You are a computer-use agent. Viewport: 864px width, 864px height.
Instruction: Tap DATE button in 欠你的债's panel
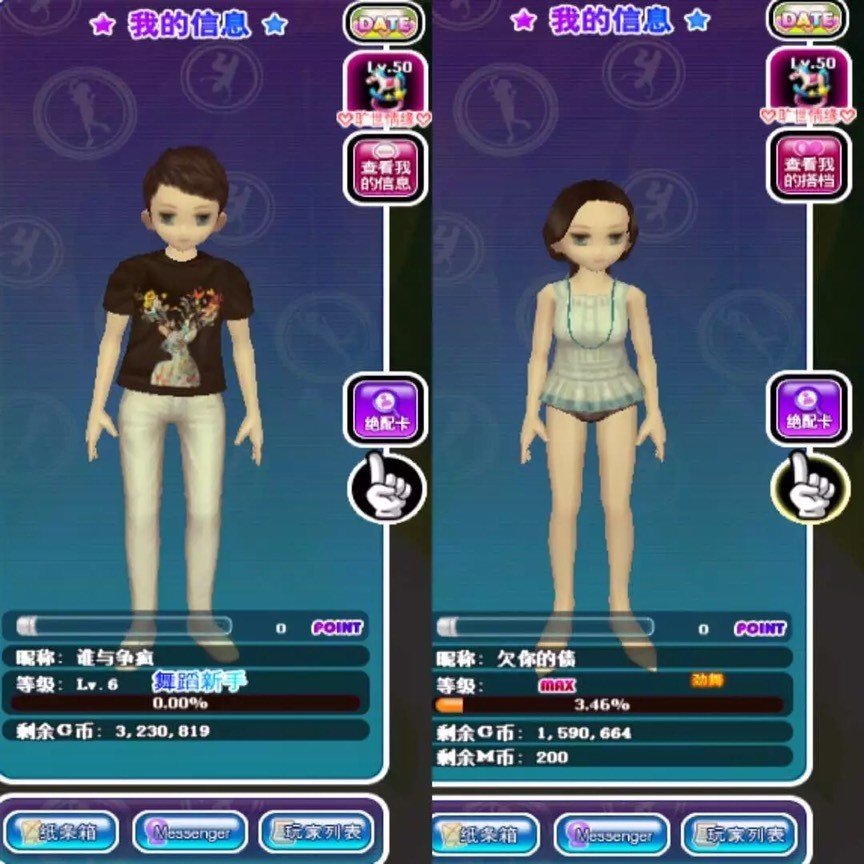pyautogui.click(x=808, y=20)
